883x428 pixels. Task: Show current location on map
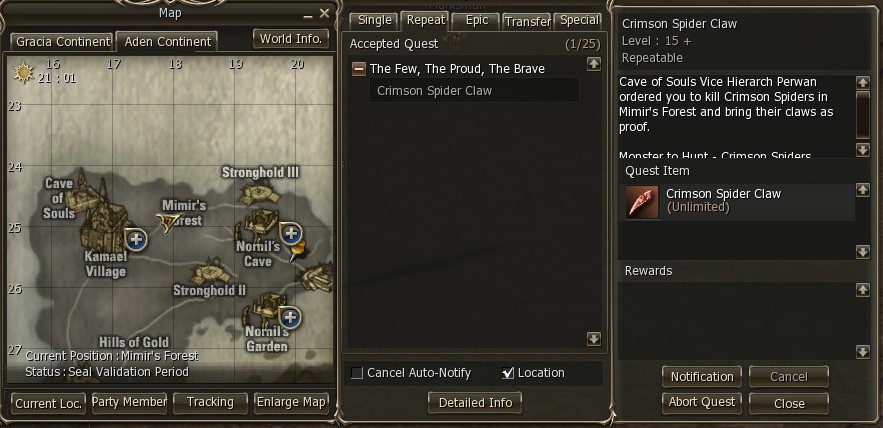pyautogui.click(x=48, y=402)
